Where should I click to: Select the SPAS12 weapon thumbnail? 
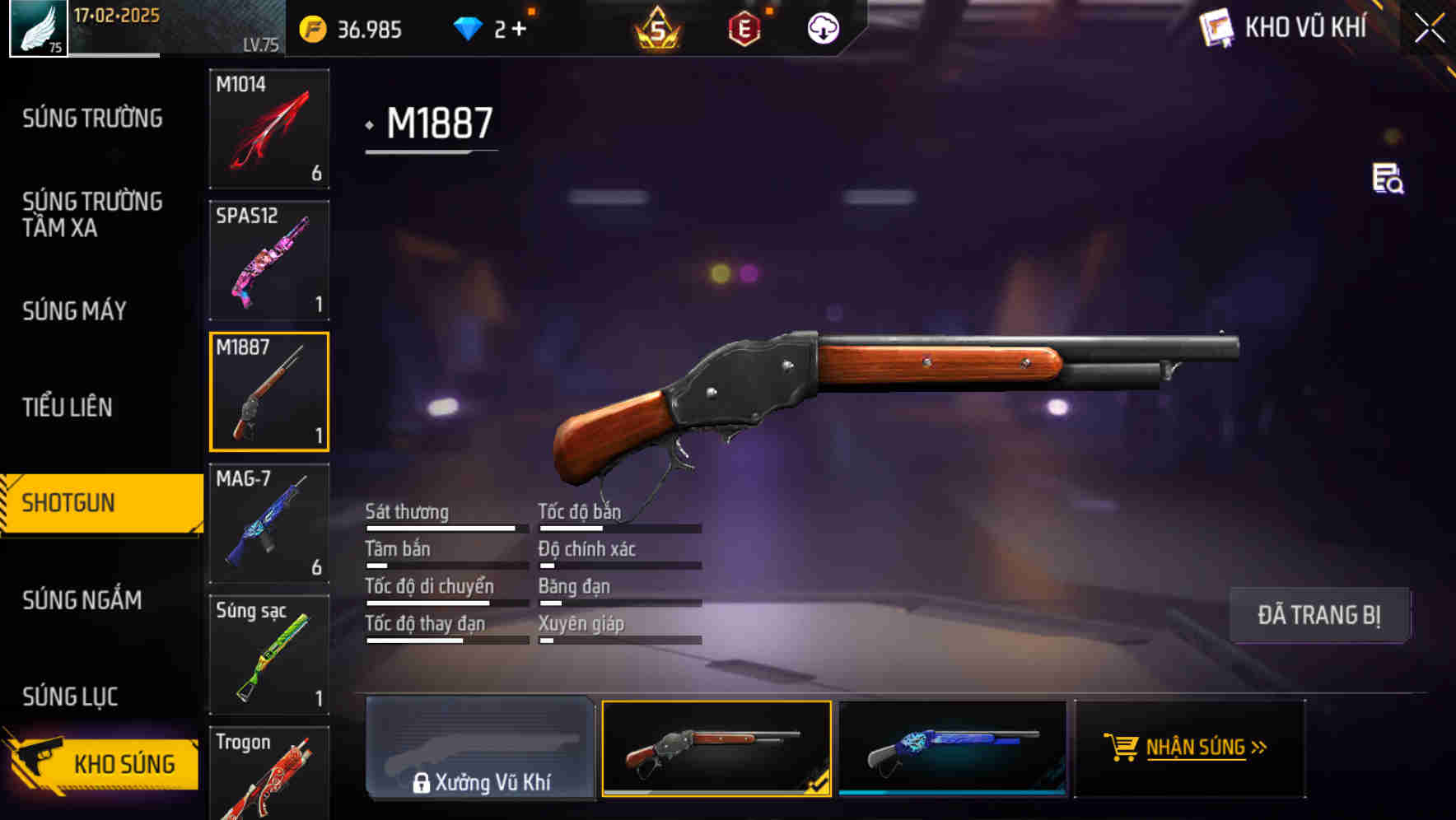(x=268, y=259)
